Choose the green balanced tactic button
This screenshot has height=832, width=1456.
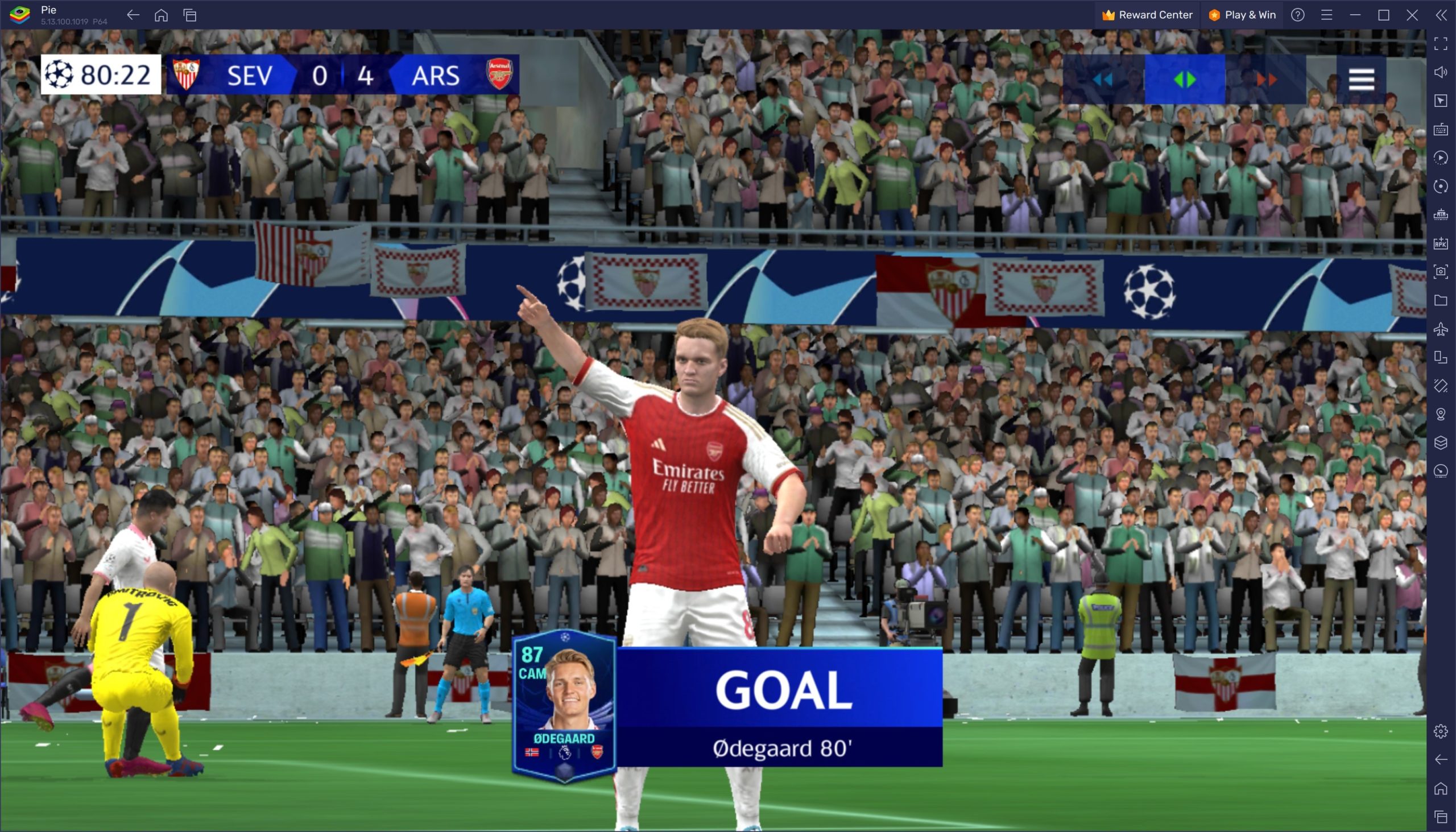[1185, 80]
